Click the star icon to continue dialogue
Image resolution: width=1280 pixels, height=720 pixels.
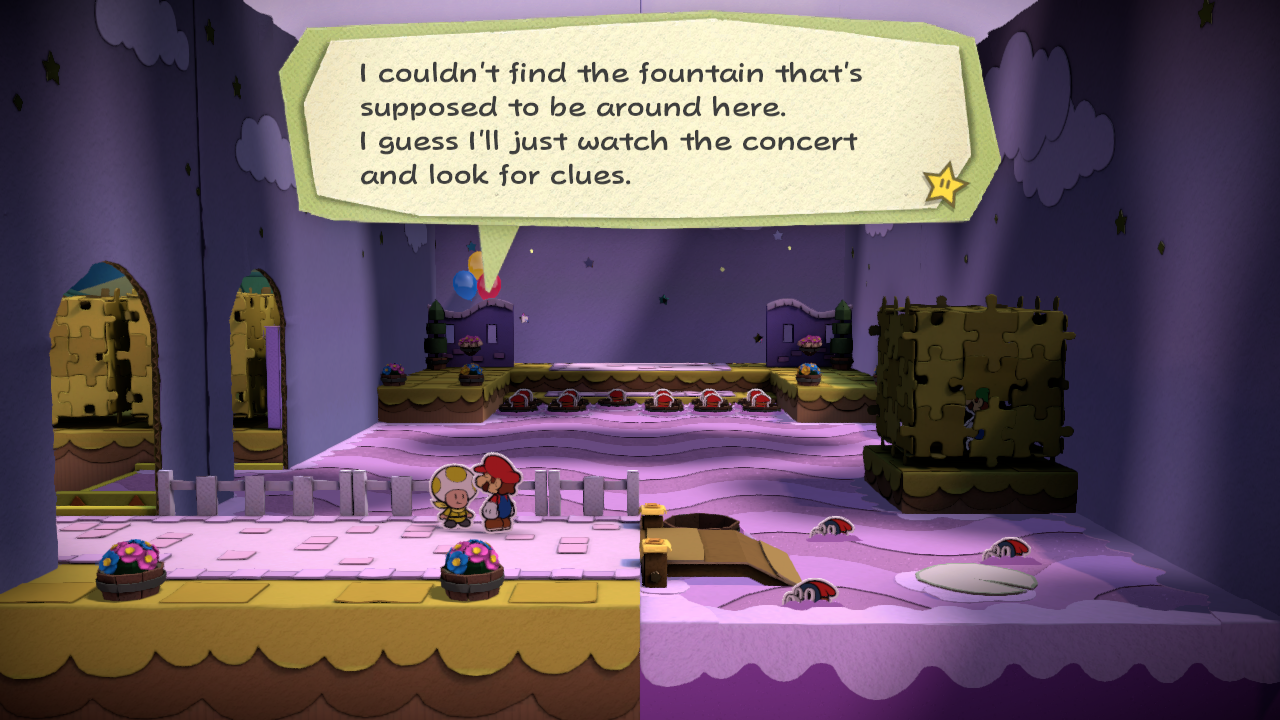[944, 184]
